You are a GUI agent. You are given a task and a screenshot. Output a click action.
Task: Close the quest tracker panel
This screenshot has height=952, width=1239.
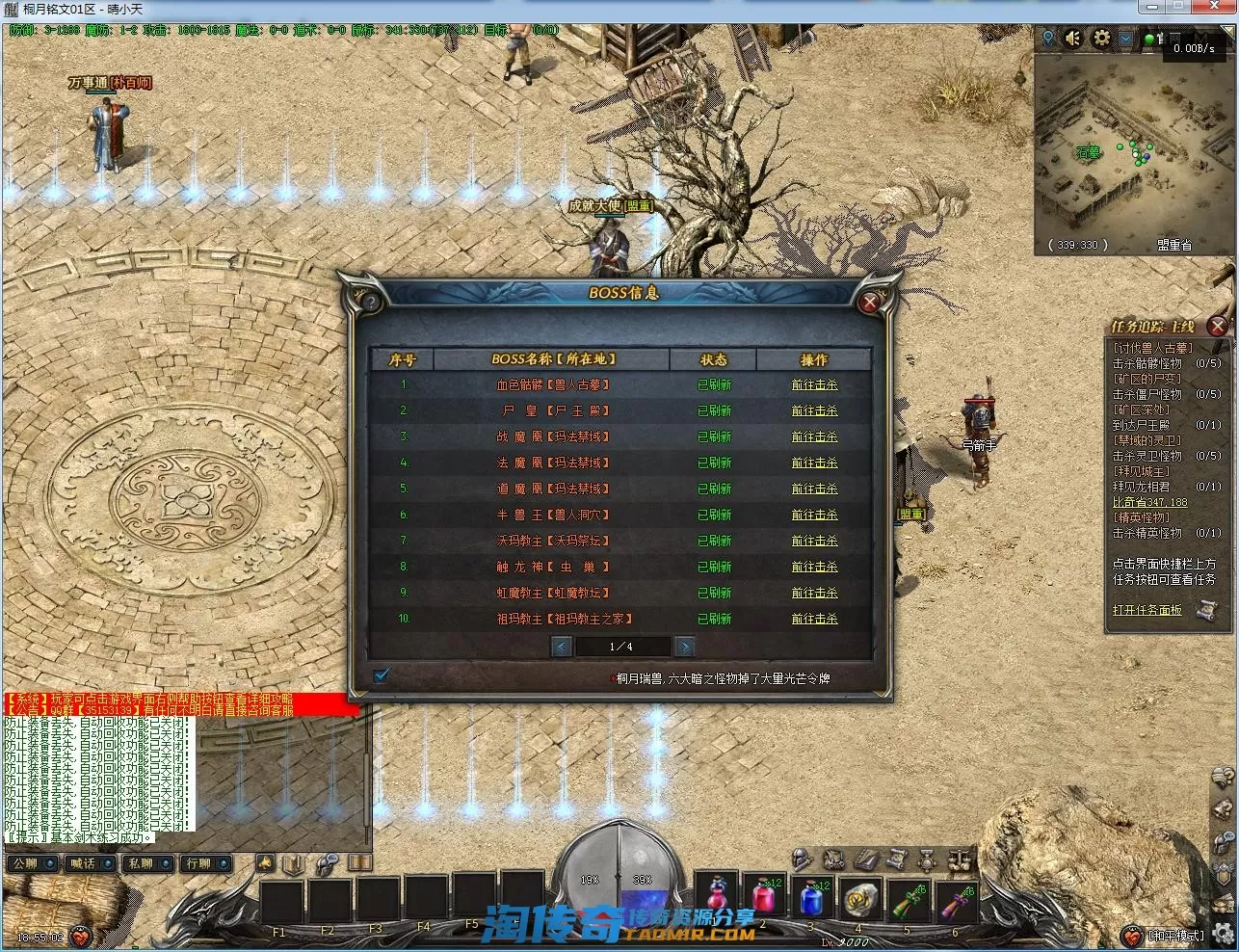1217,326
